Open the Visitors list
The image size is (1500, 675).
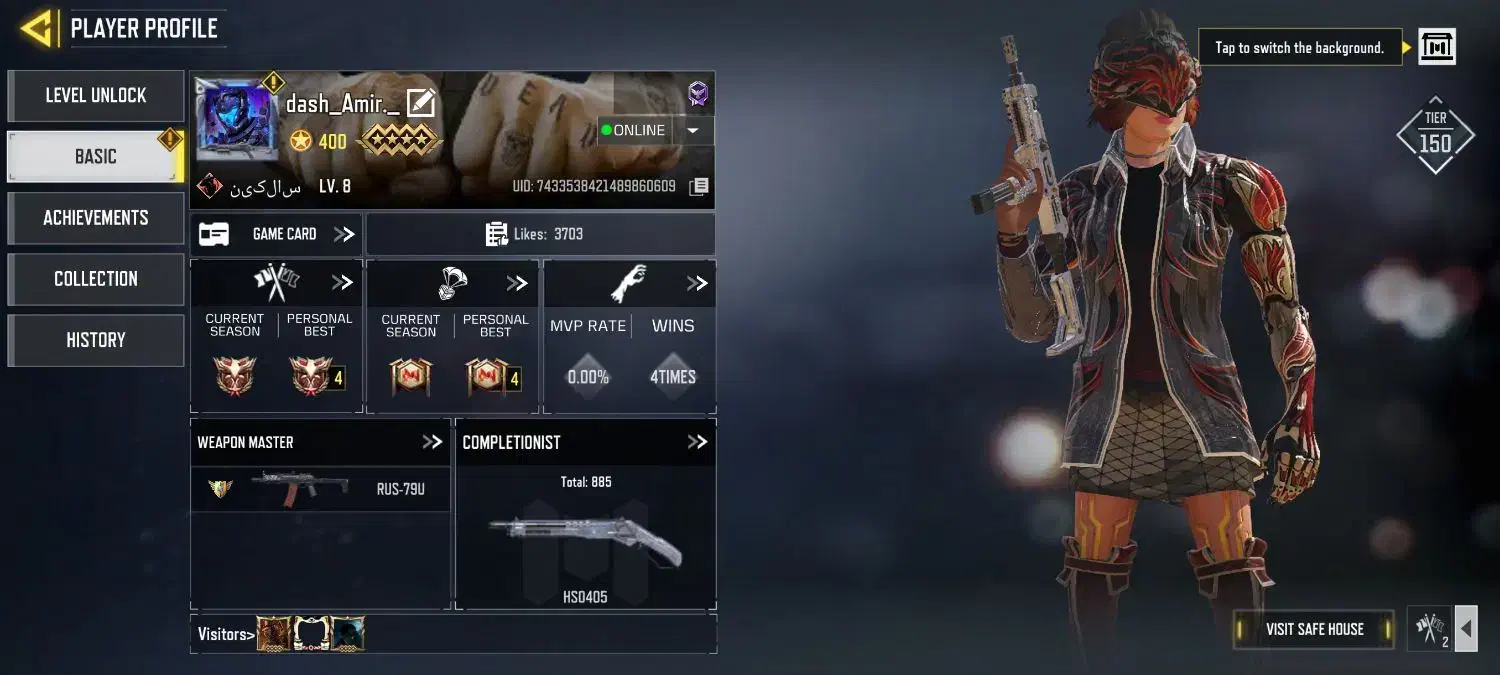coord(225,634)
